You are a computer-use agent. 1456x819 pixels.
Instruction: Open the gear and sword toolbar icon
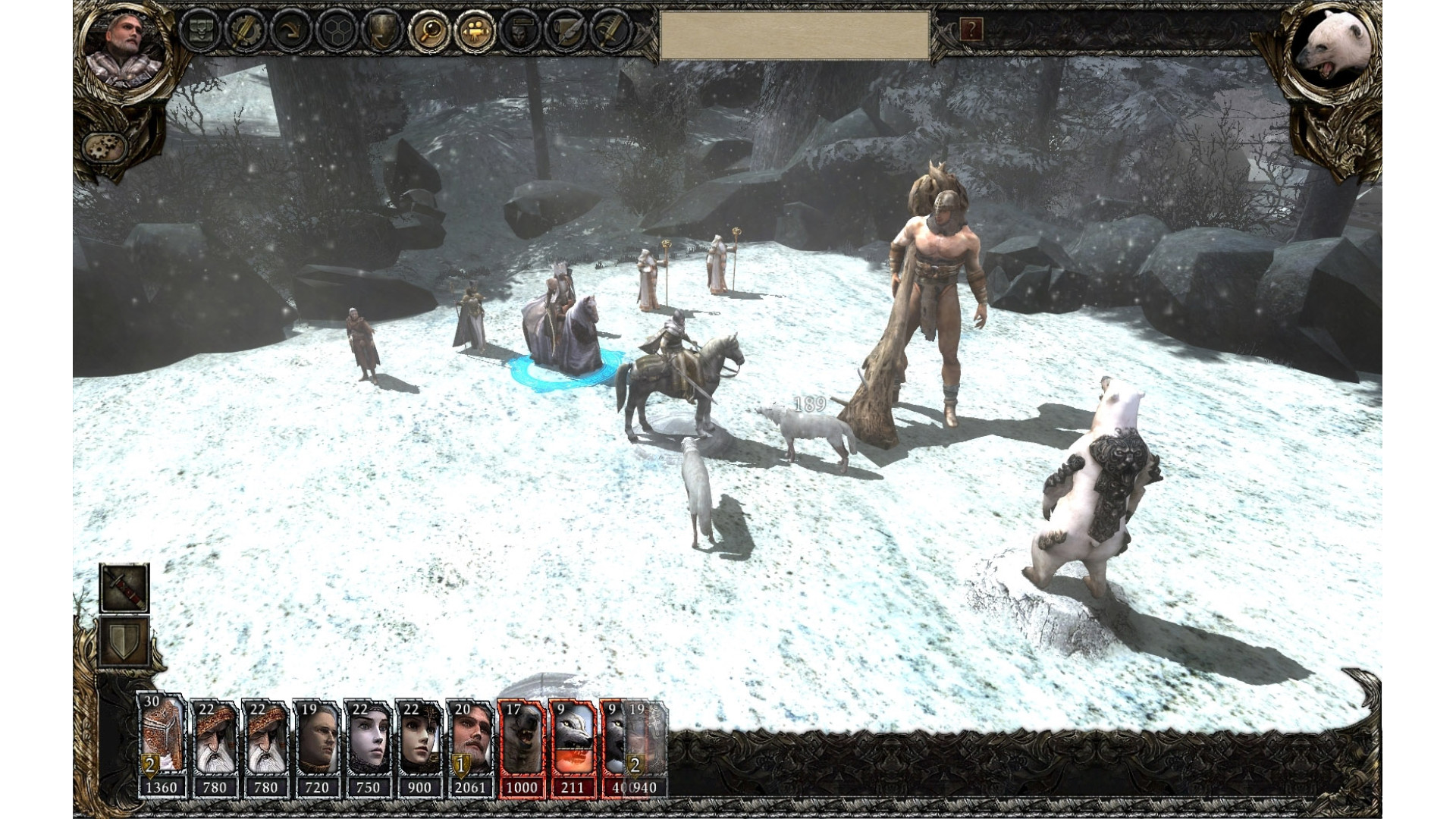pos(246,31)
